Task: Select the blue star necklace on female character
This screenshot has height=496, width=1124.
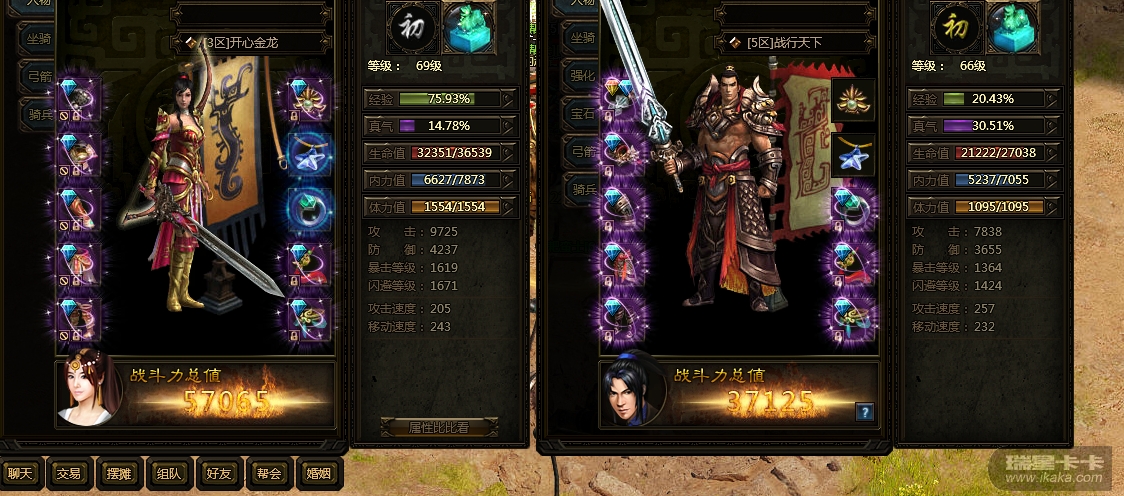Action: [309, 152]
